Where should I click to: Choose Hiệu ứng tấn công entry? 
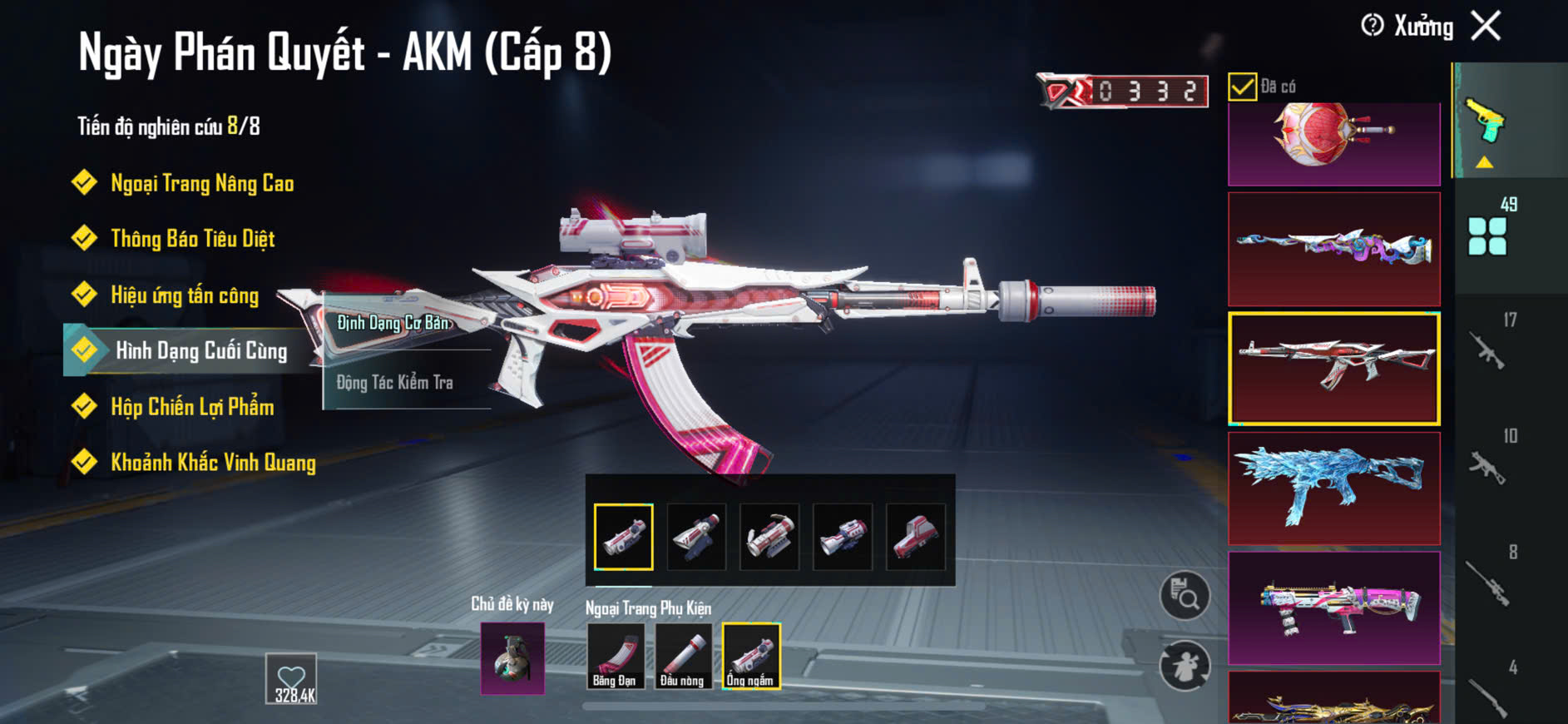pyautogui.click(x=185, y=295)
